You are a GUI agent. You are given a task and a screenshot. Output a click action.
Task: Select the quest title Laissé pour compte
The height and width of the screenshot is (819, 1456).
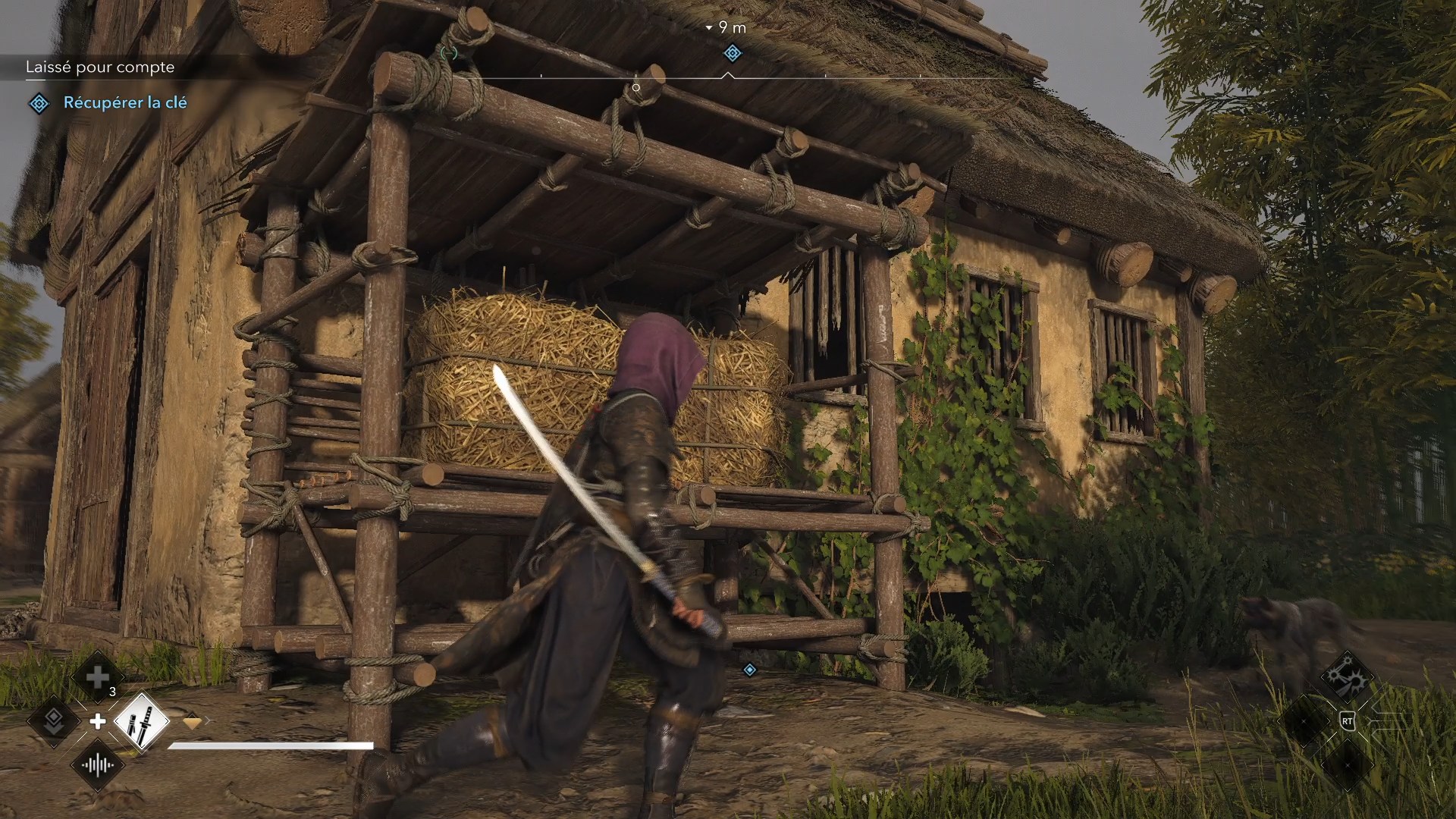click(100, 67)
